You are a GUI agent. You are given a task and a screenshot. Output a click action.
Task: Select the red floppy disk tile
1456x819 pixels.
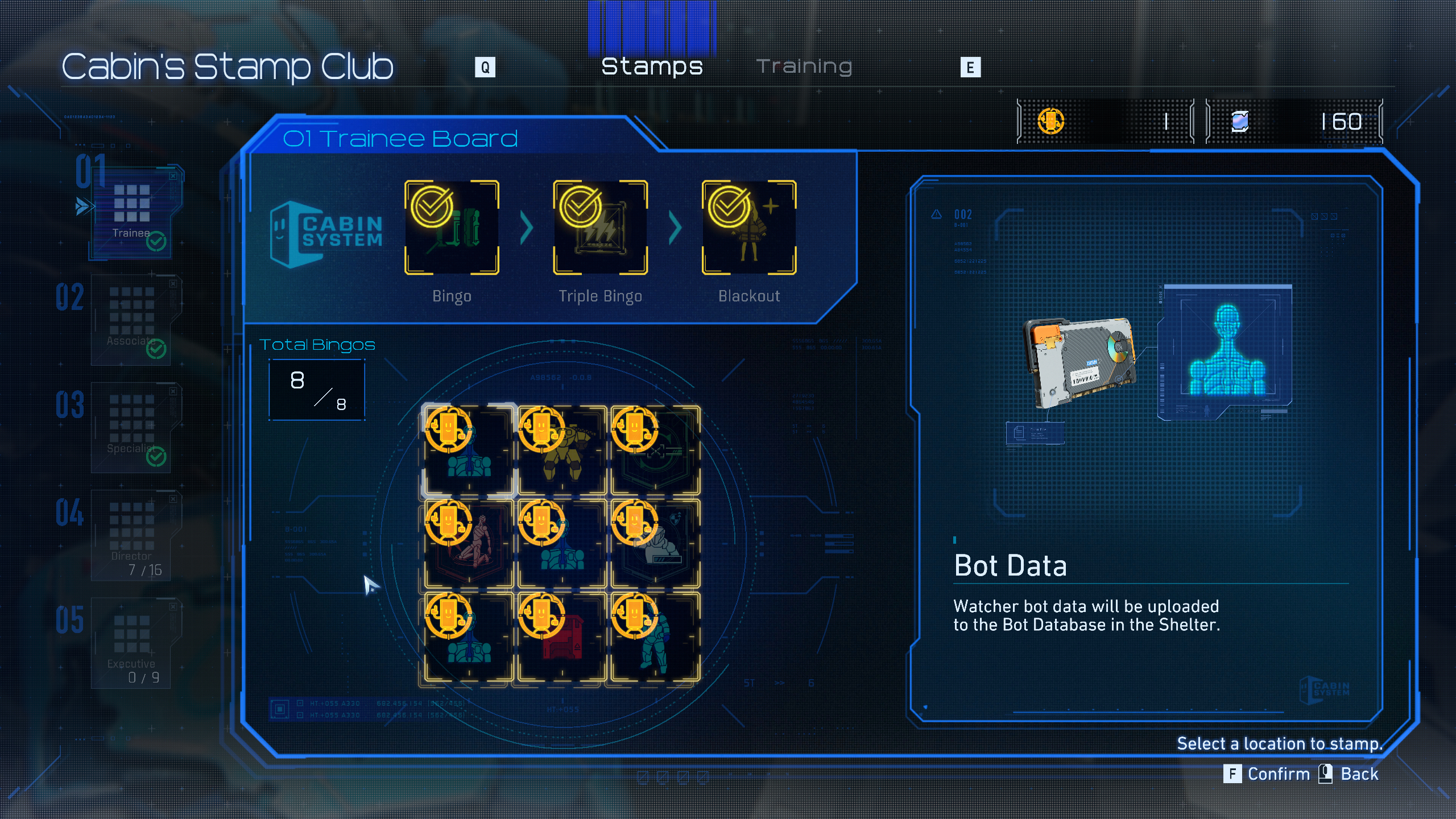[561, 637]
